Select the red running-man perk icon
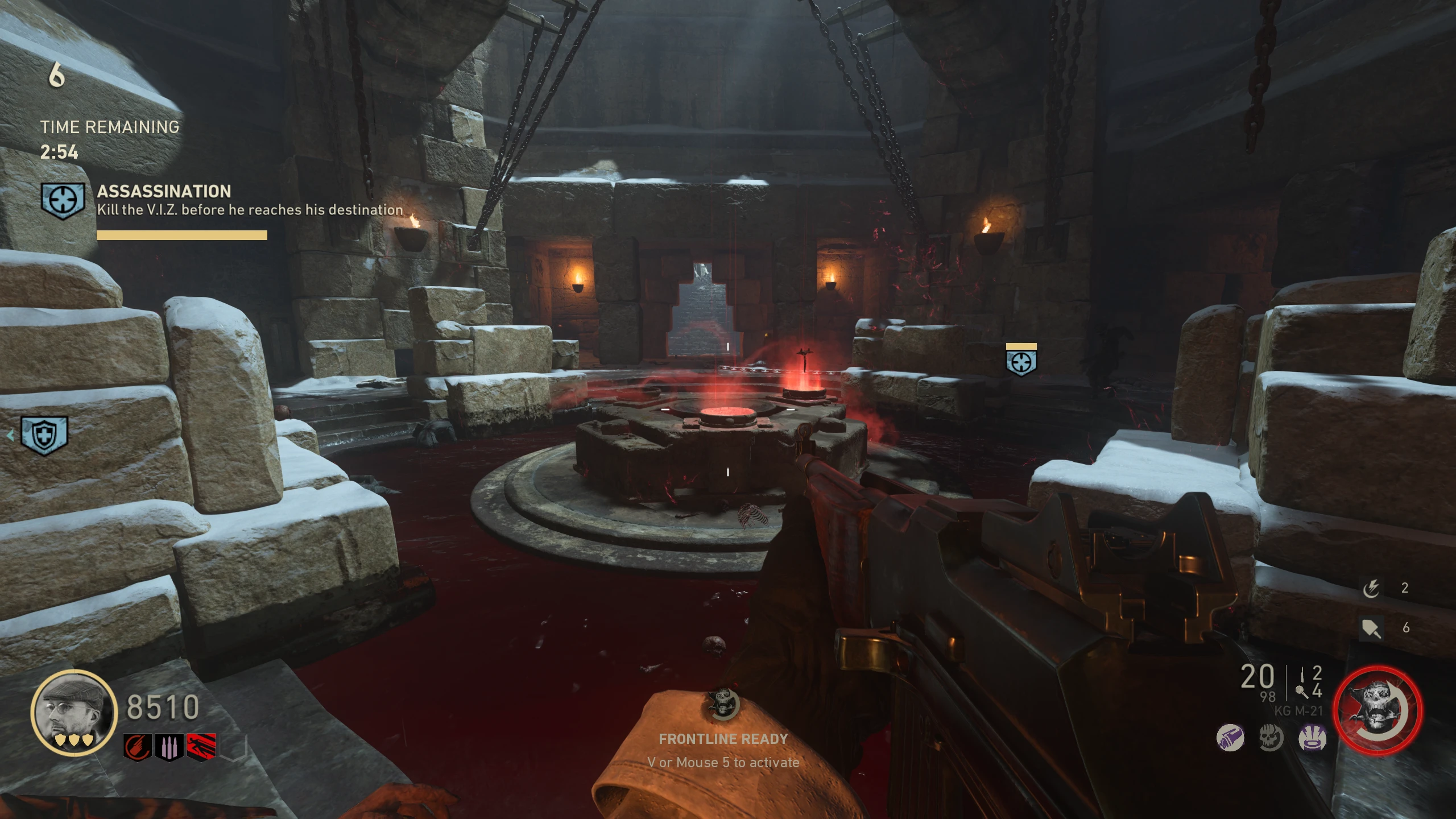 (201, 747)
